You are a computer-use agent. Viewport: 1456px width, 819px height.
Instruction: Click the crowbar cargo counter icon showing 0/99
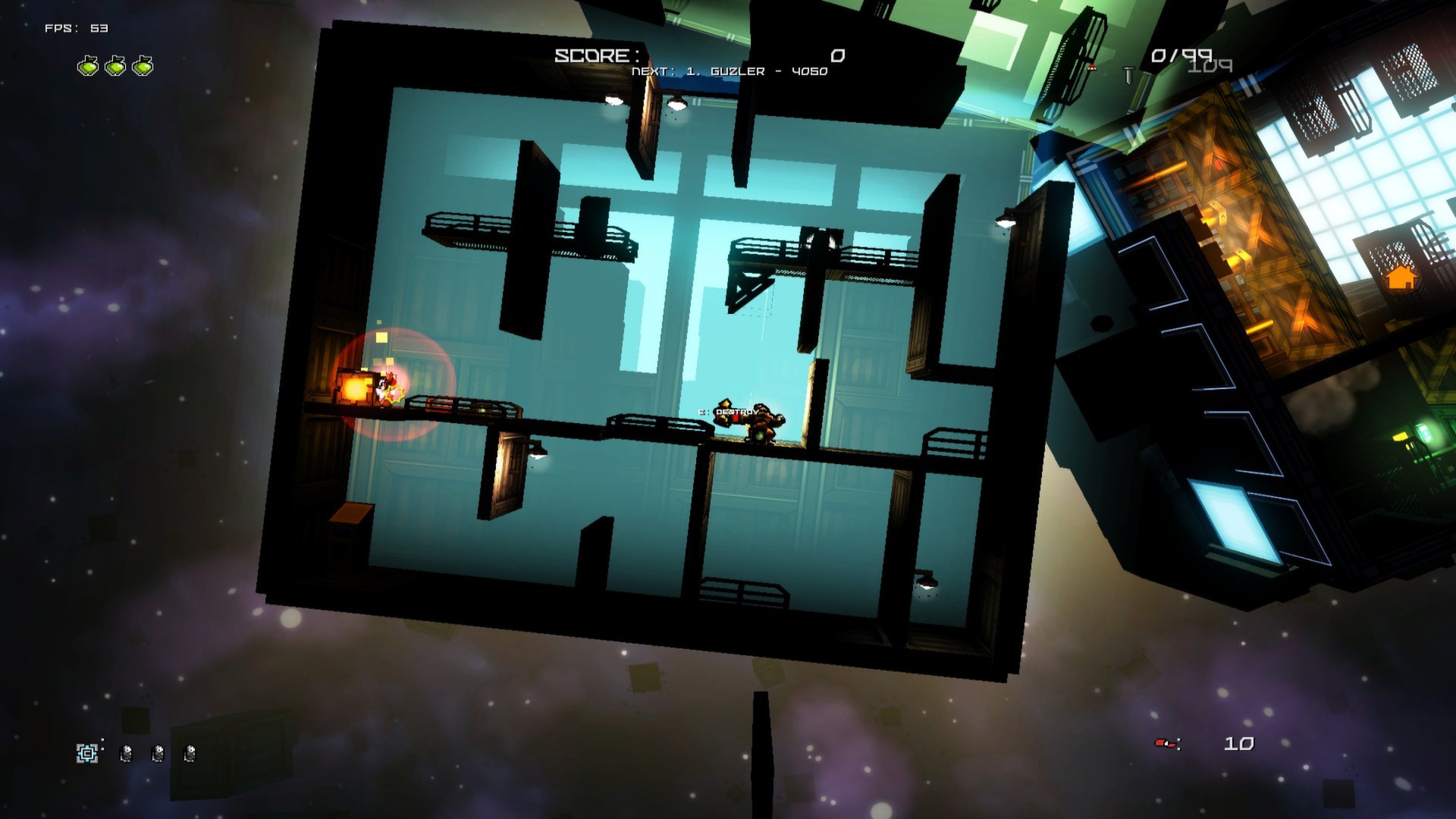coord(1129,75)
